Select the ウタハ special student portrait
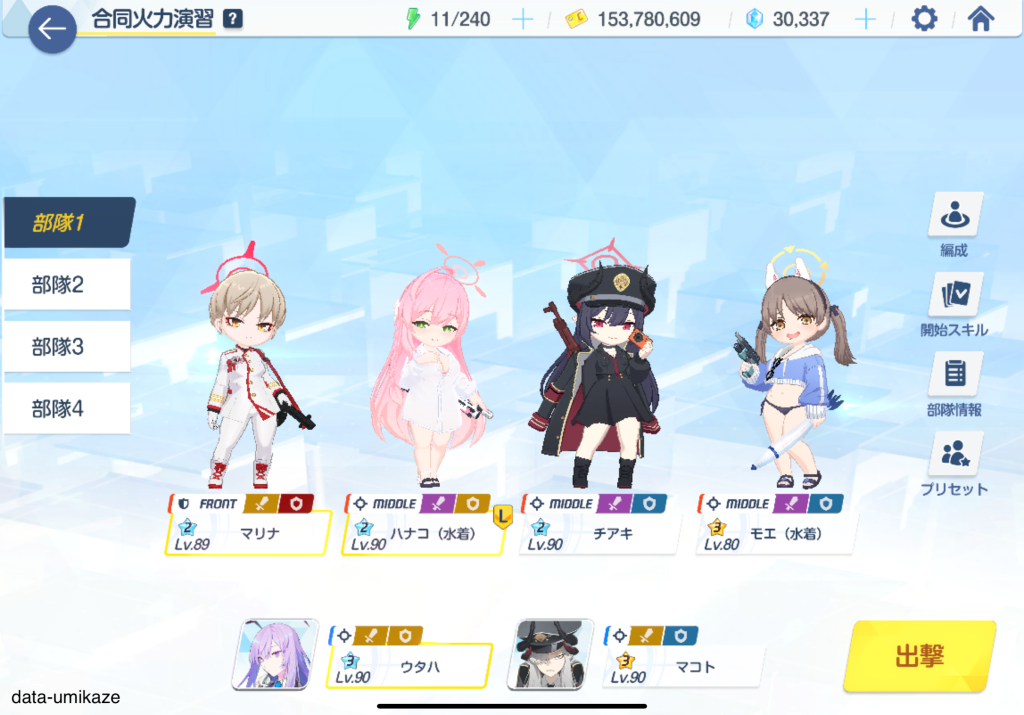Viewport: 1024px width, 715px height. tap(268, 654)
